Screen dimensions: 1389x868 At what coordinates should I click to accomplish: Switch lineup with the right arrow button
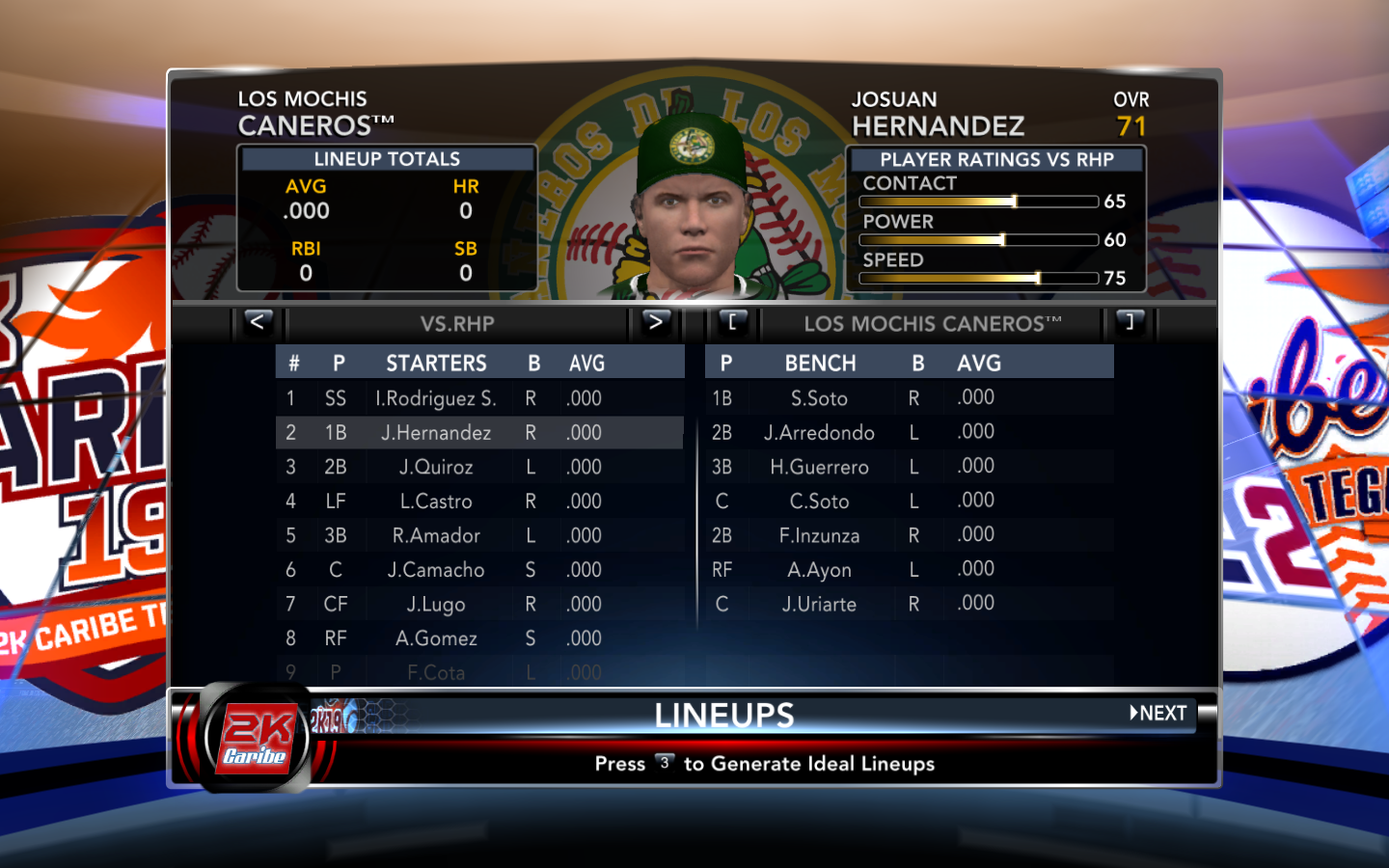click(655, 322)
